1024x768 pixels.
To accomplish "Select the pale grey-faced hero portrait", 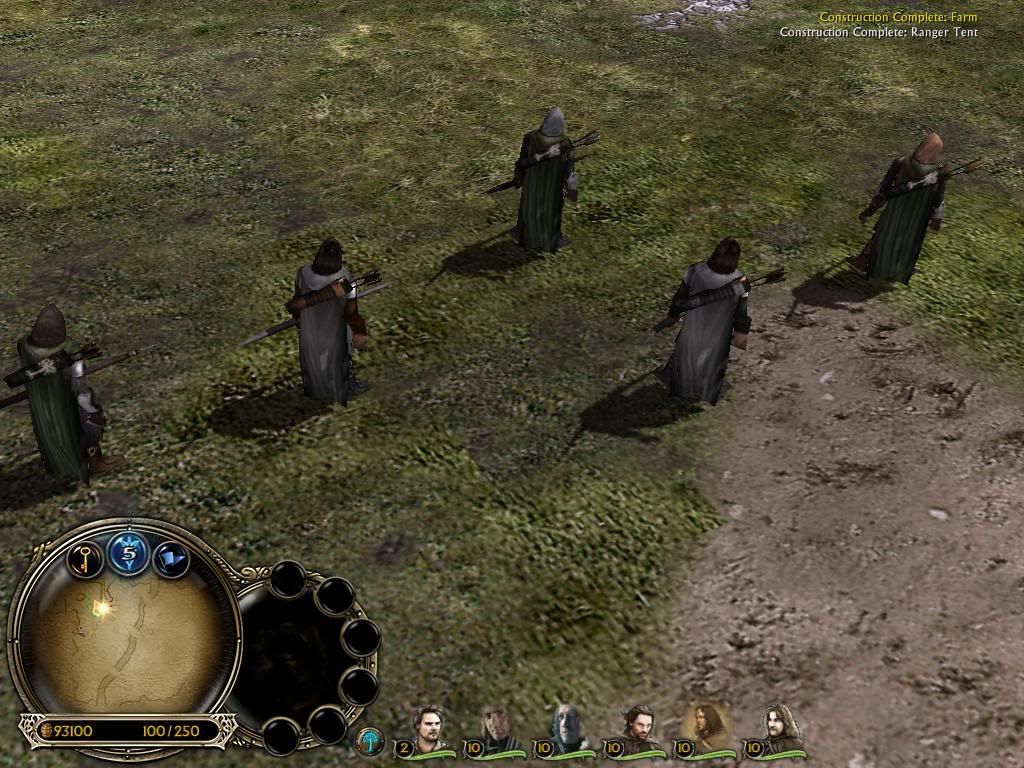I will click(565, 728).
